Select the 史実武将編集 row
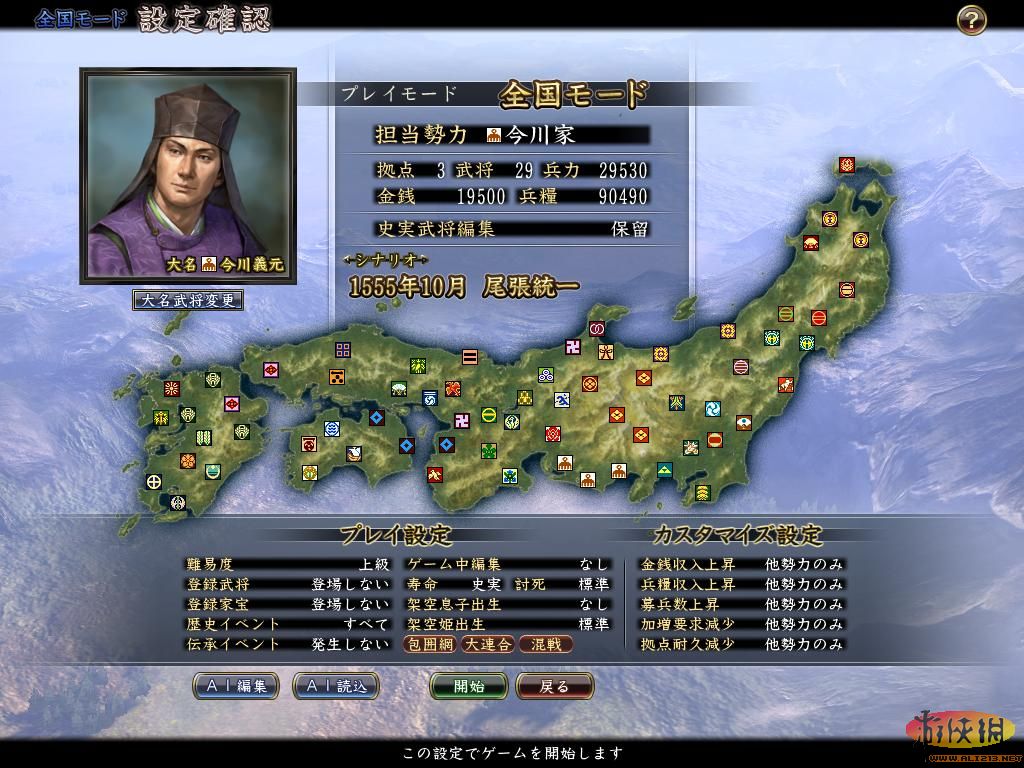This screenshot has width=1024, height=768. tap(512, 228)
